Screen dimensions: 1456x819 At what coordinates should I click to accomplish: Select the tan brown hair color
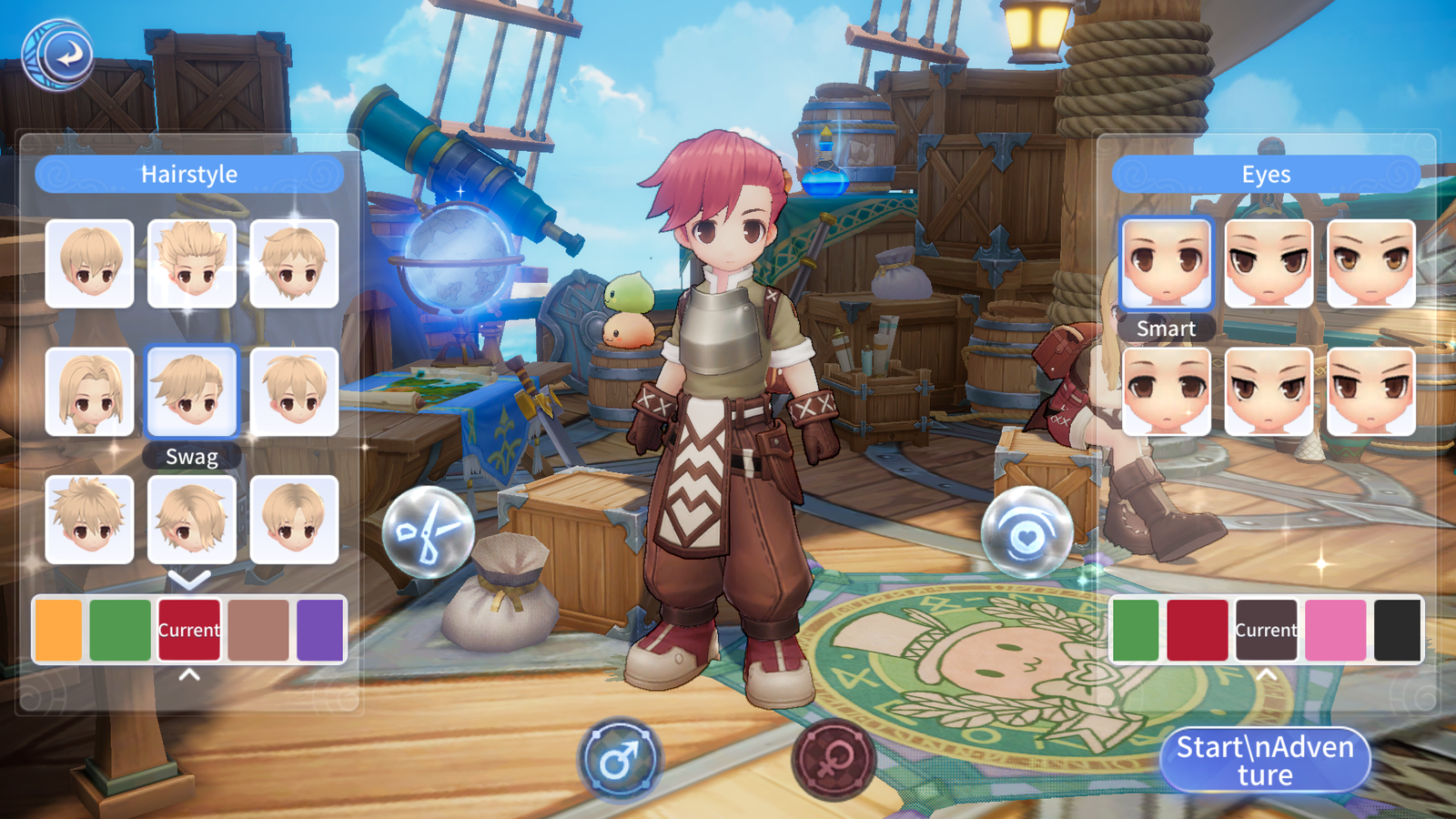258,630
